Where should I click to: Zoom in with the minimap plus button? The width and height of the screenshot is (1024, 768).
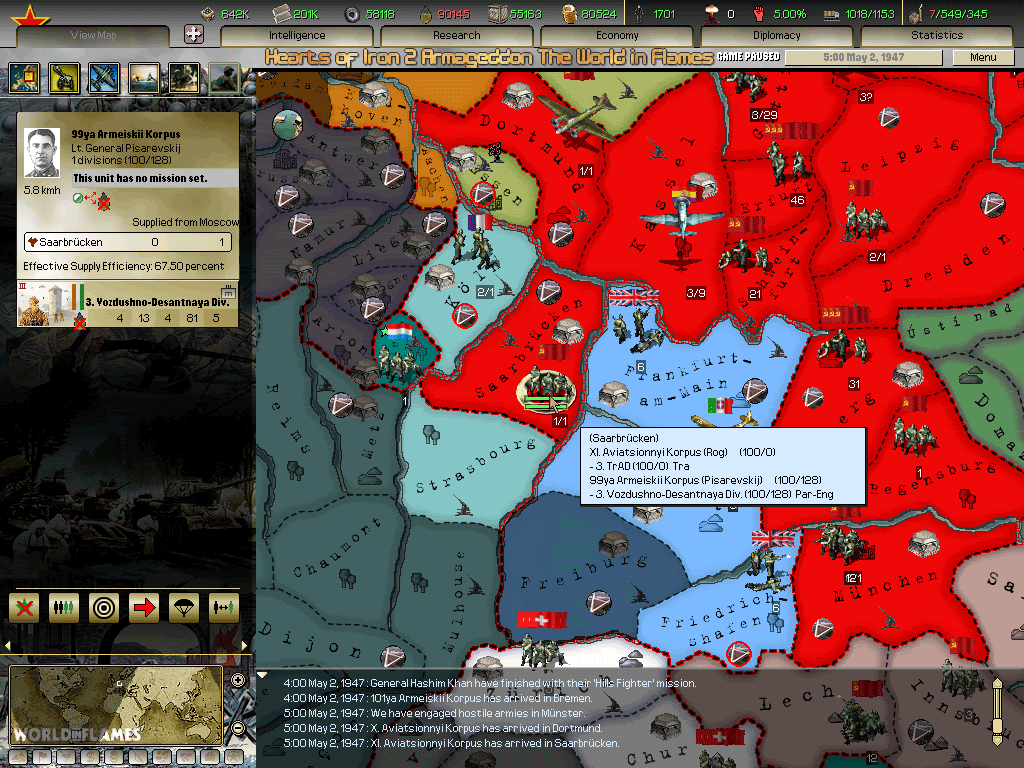(238, 681)
